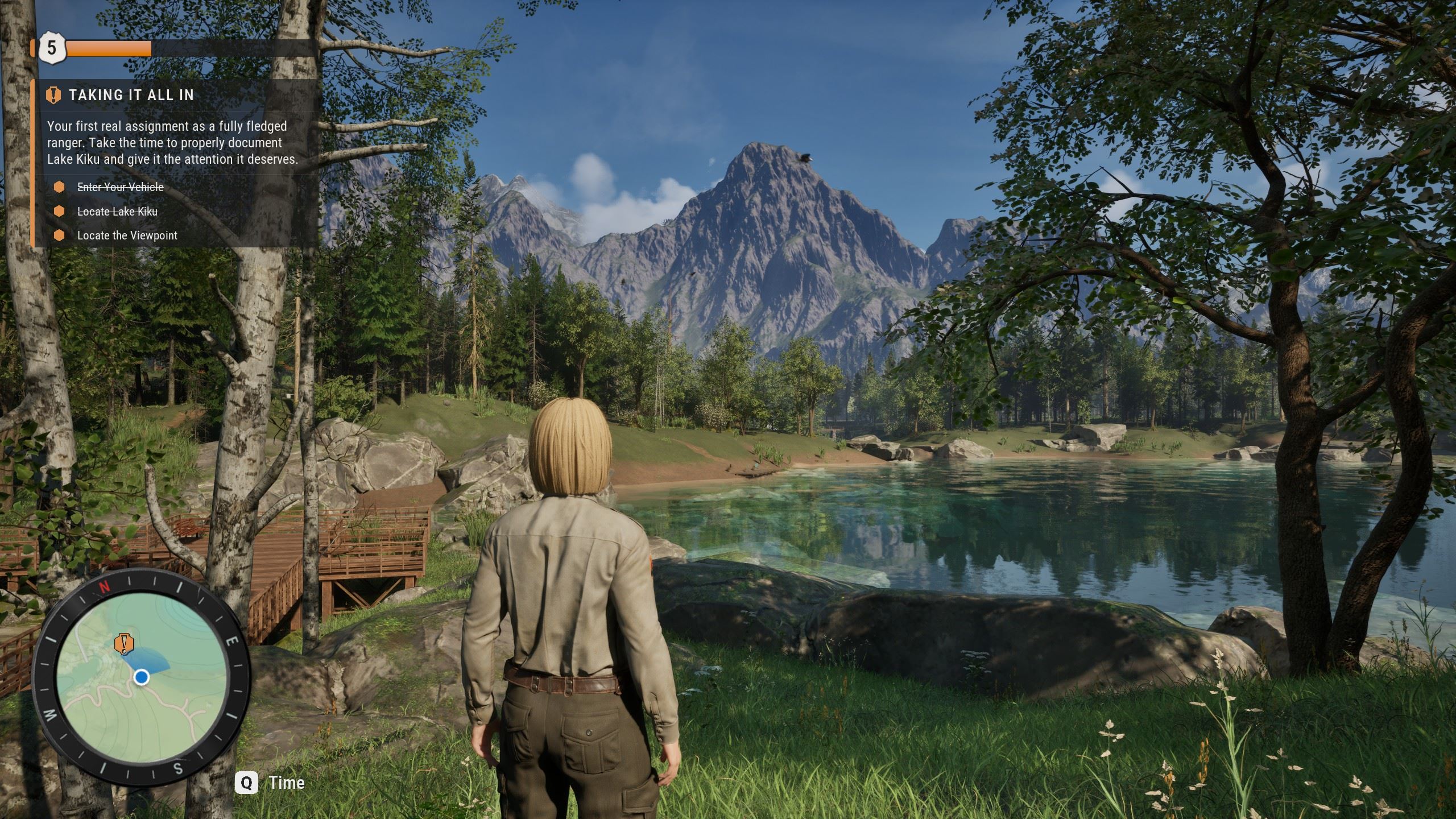Viewport: 1456px width, 819px height.
Task: Select the "Locate the Viewpoint" objective
Action: point(127,235)
